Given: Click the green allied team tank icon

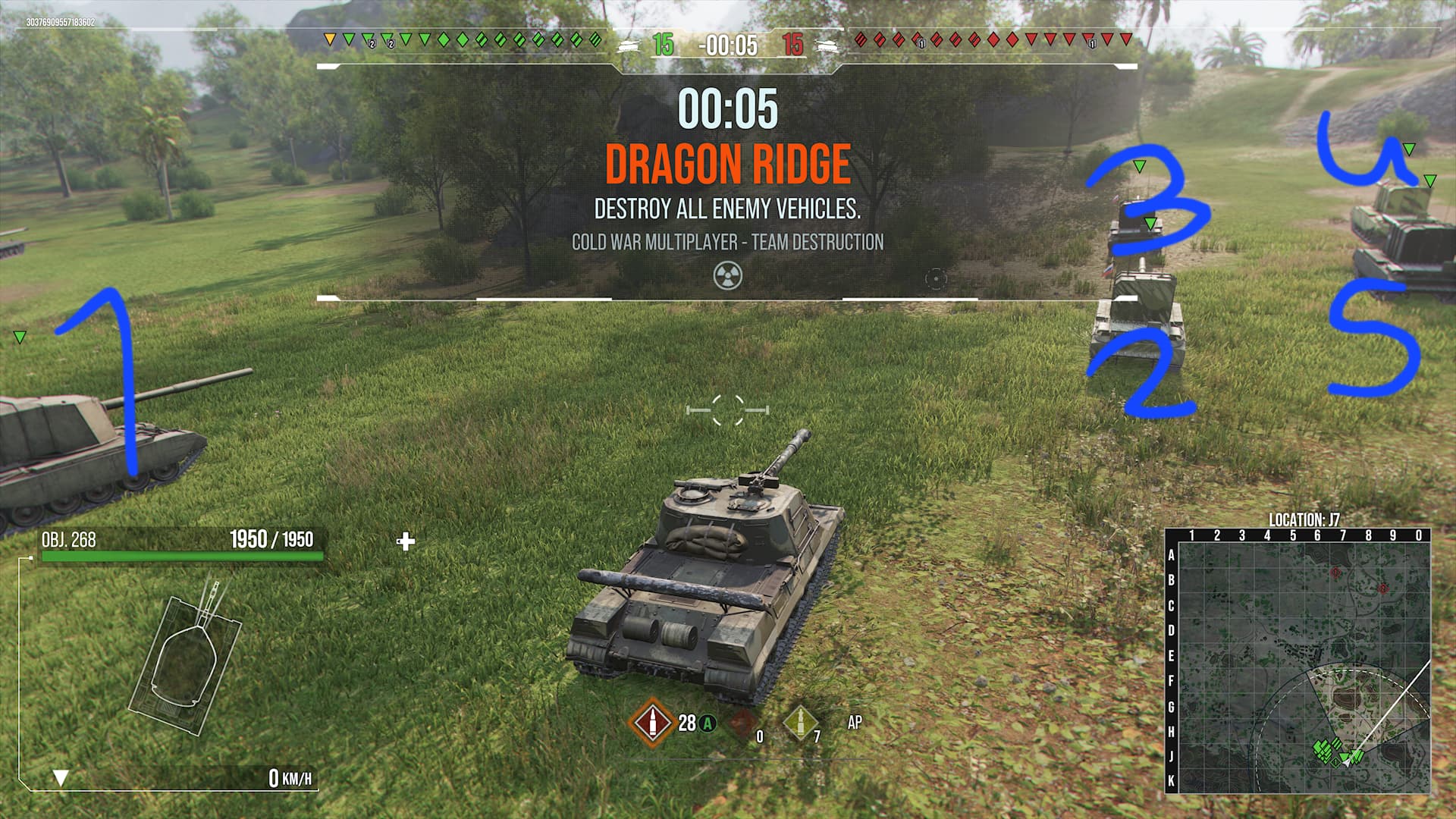Looking at the screenshot, I should coord(629,45).
